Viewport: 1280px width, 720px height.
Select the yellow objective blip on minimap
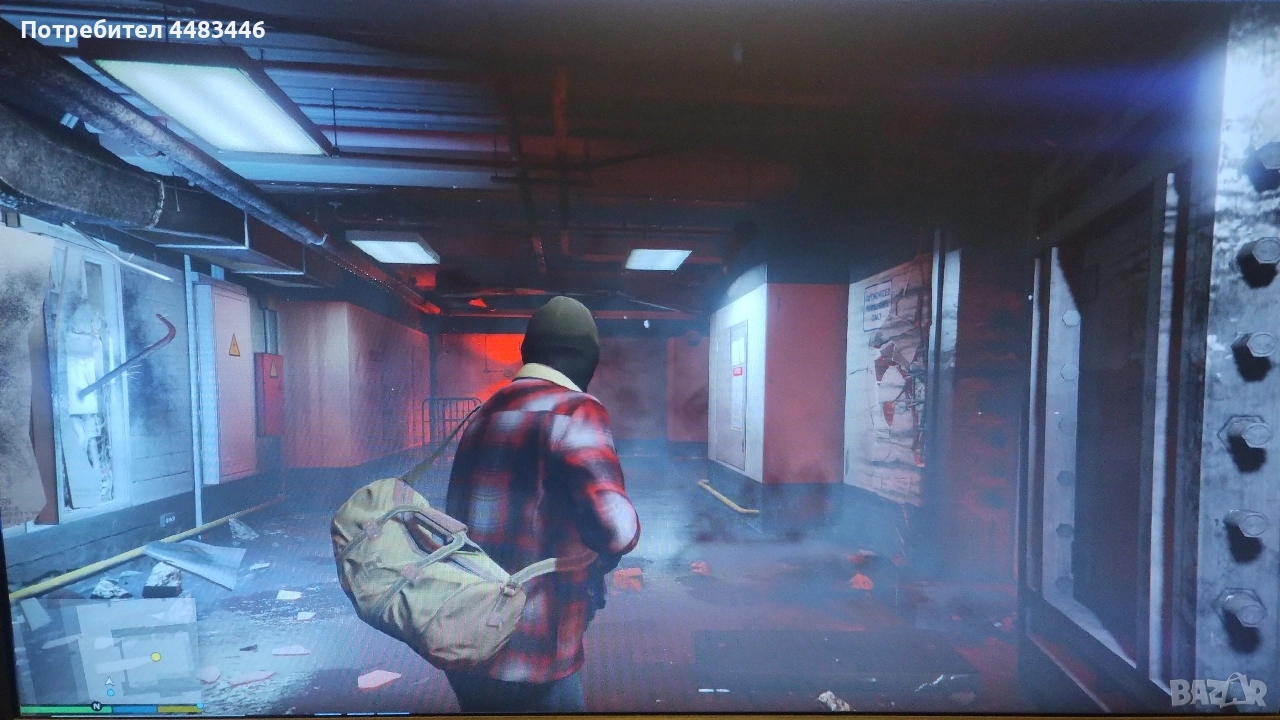pyautogui.click(x=156, y=657)
